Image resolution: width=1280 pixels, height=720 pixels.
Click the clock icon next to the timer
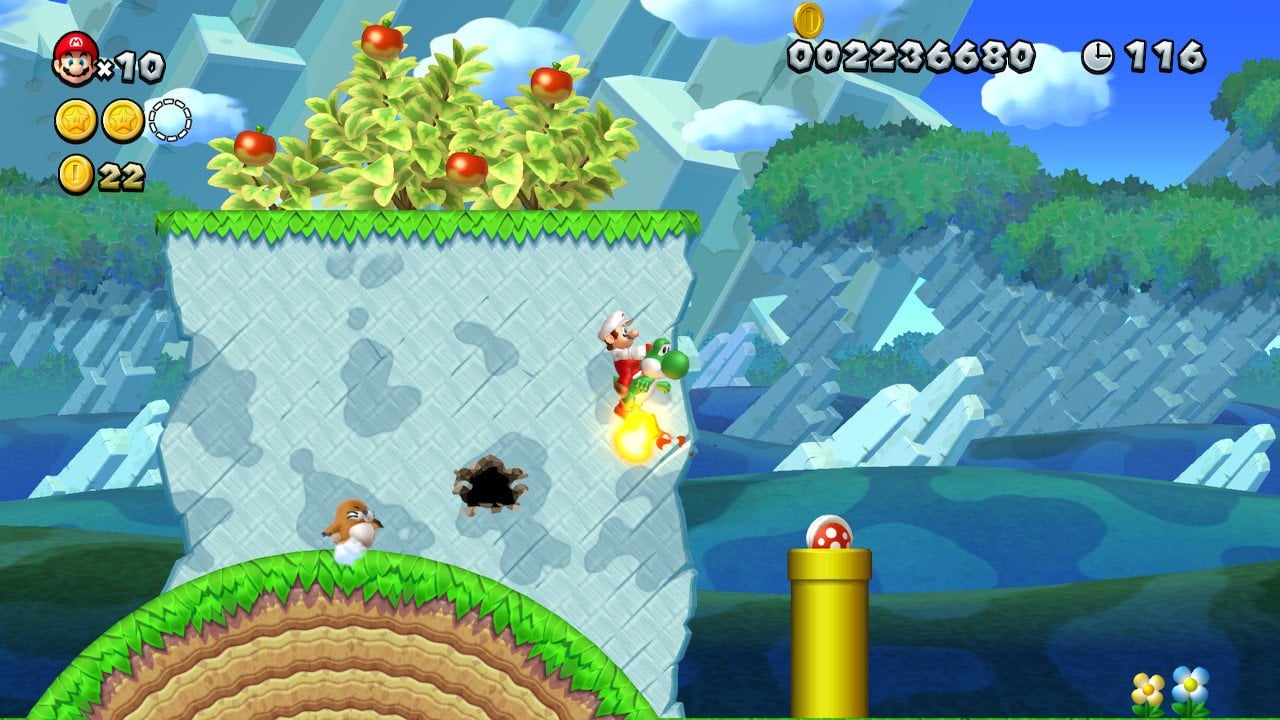pyautogui.click(x=1098, y=55)
